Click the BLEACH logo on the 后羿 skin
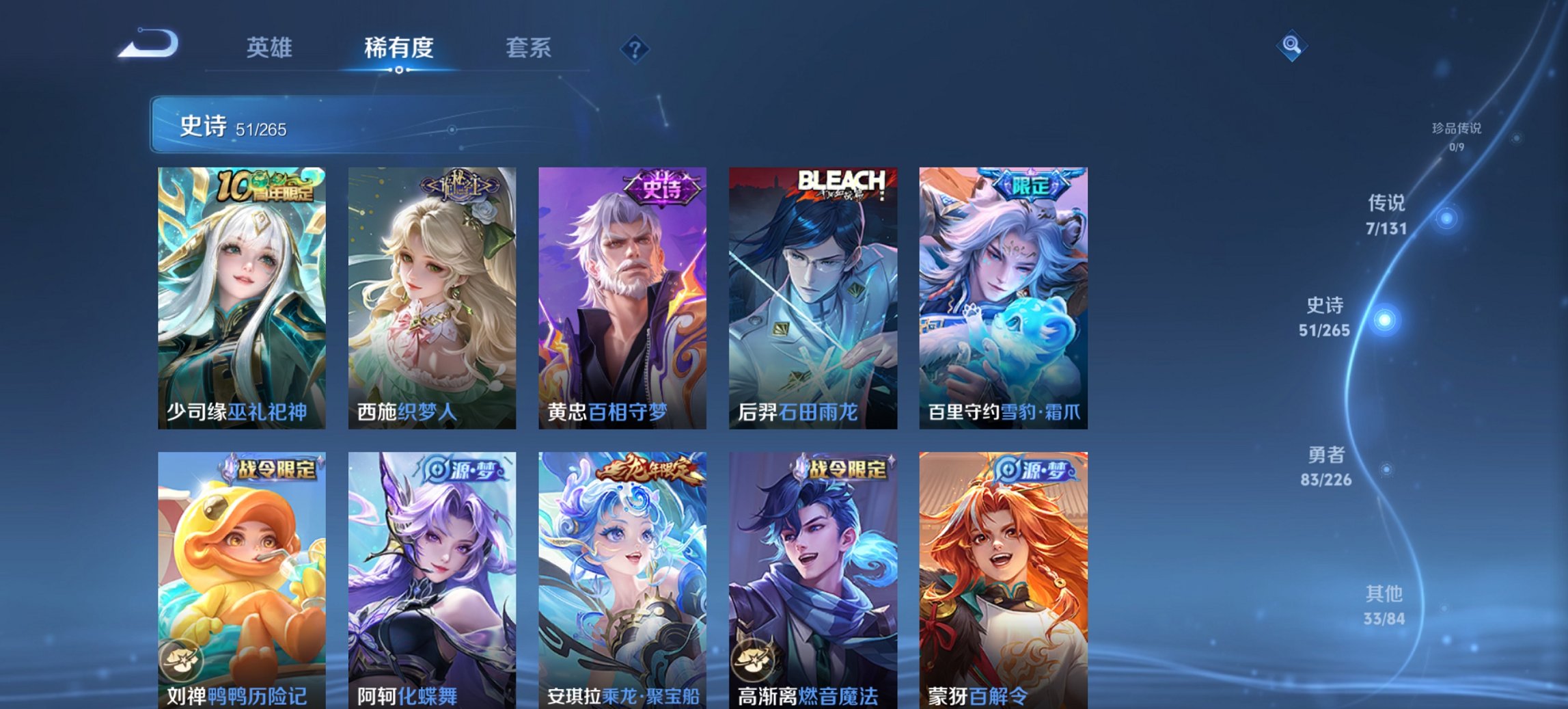Image resolution: width=1568 pixels, height=709 pixels. coord(842,179)
